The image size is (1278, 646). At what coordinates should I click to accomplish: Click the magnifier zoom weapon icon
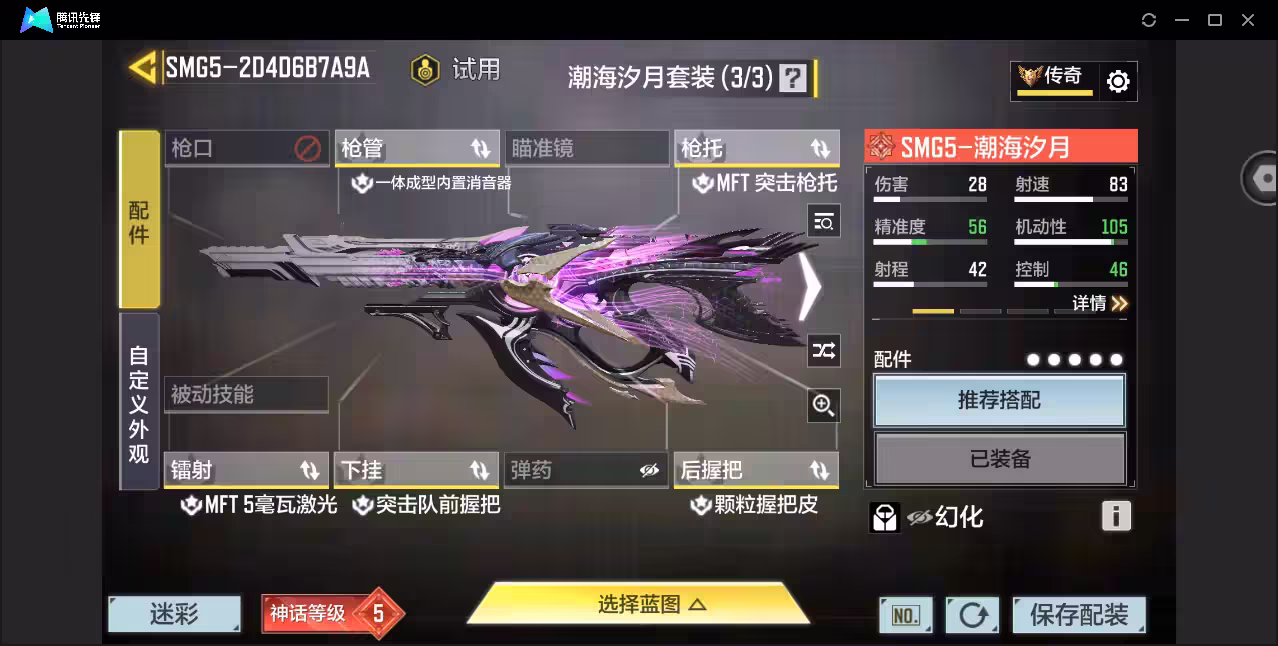coord(824,405)
